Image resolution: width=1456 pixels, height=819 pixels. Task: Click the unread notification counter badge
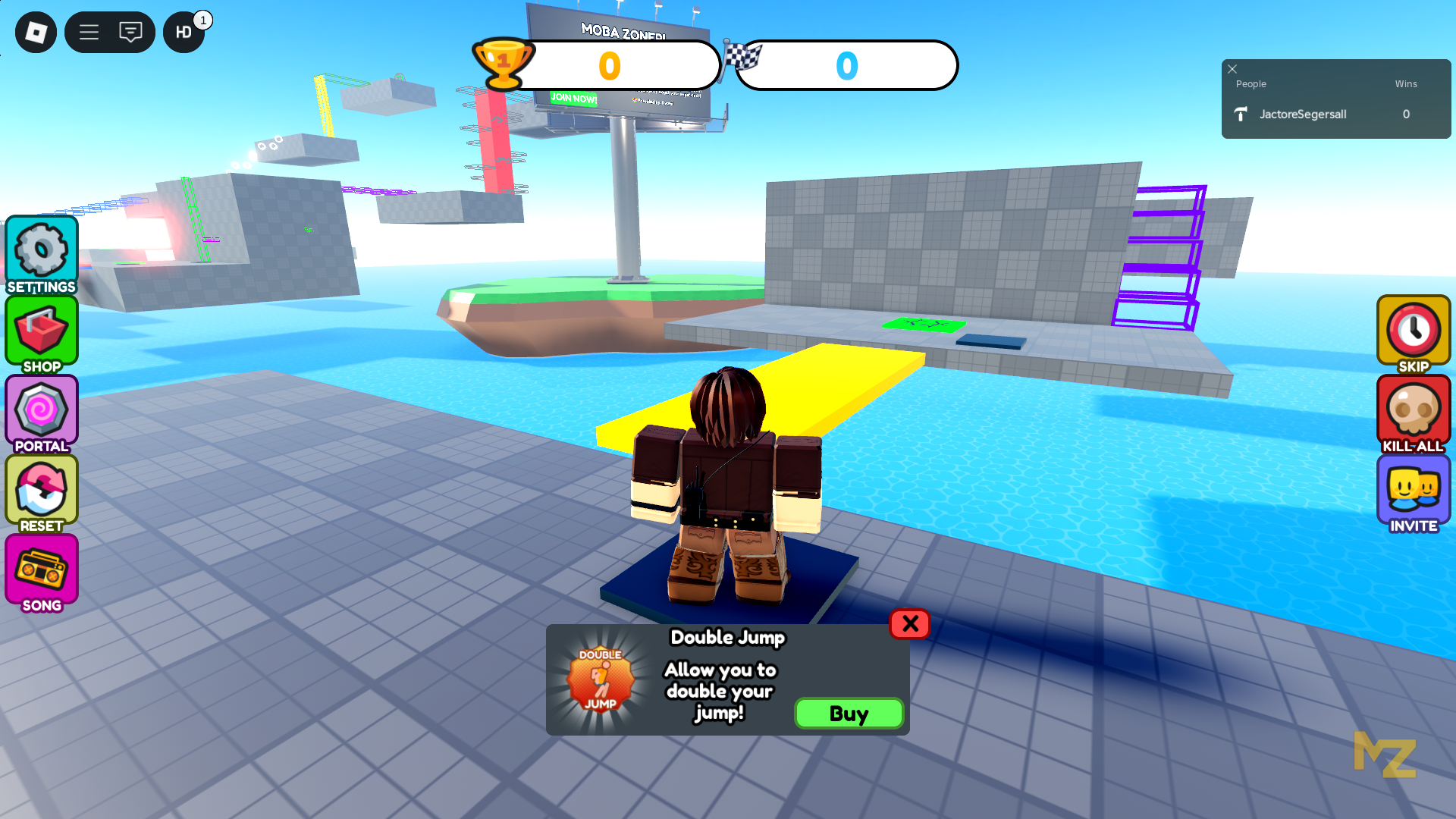[x=202, y=19]
